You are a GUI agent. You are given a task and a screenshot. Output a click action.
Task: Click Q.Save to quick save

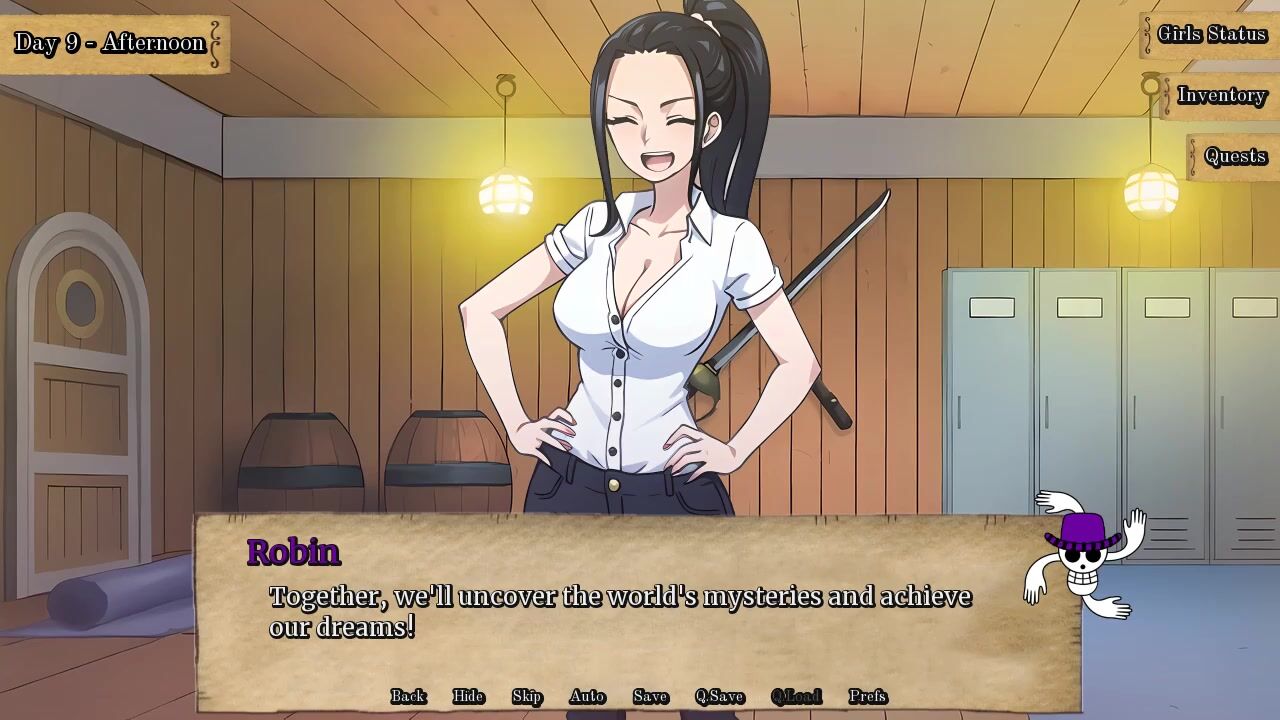click(x=719, y=697)
